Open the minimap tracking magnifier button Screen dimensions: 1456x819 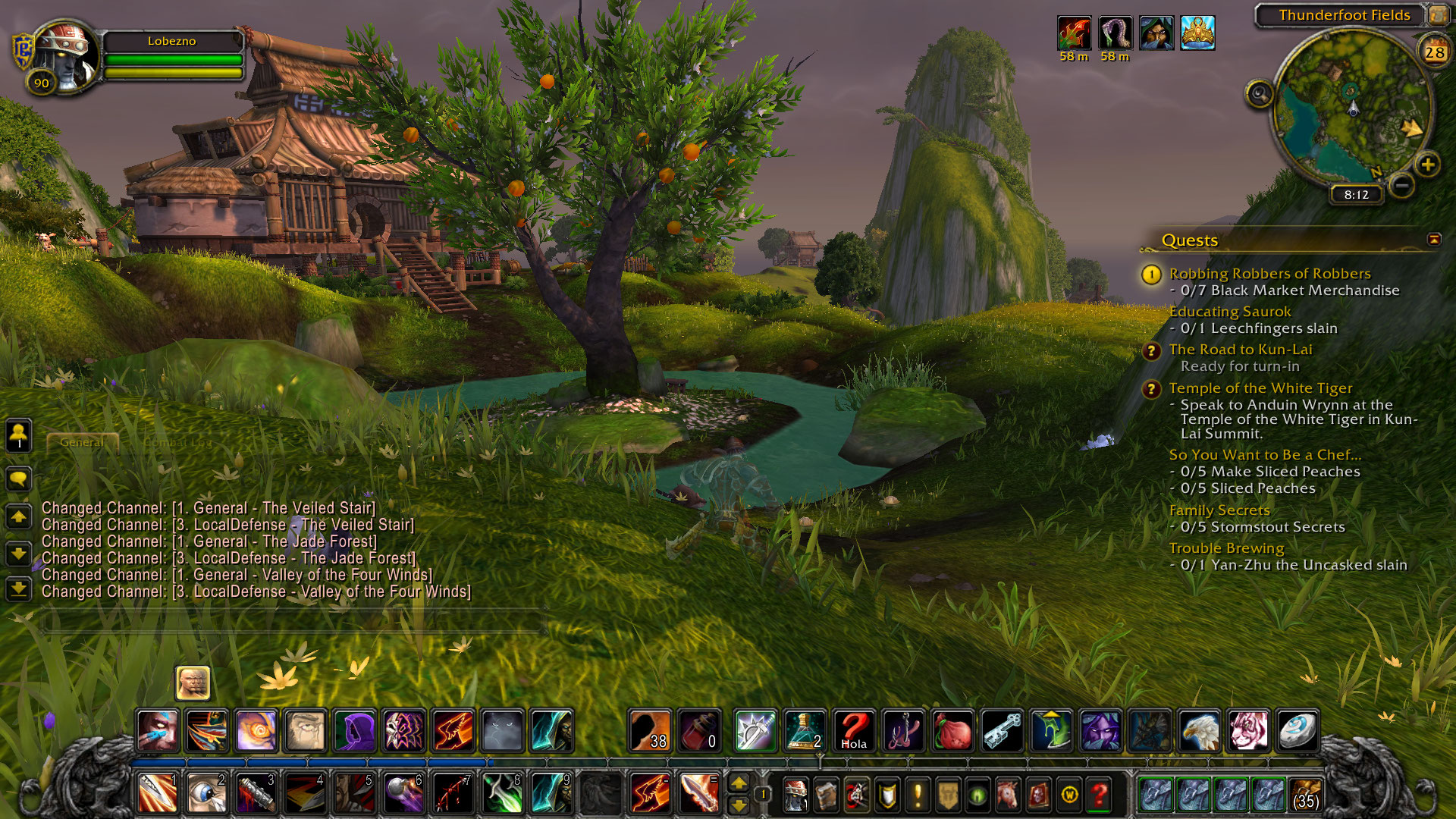pos(1260,95)
